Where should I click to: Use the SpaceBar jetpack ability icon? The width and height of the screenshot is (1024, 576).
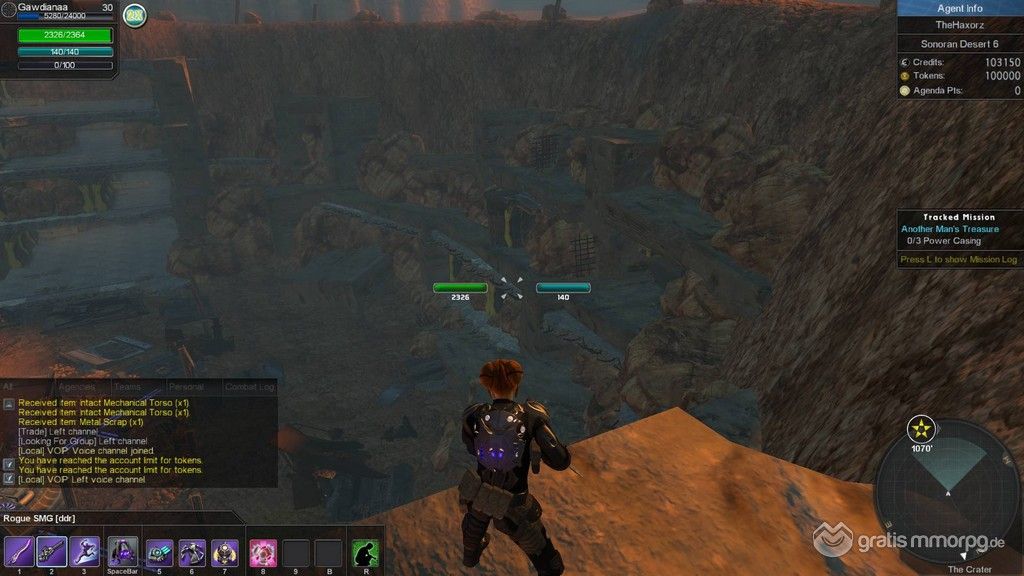[x=123, y=551]
